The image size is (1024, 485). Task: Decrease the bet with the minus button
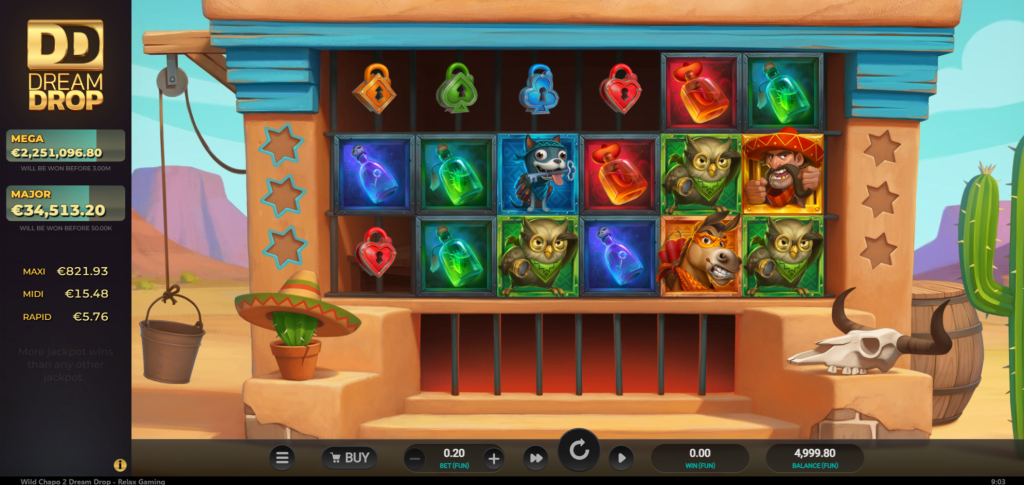[x=415, y=458]
